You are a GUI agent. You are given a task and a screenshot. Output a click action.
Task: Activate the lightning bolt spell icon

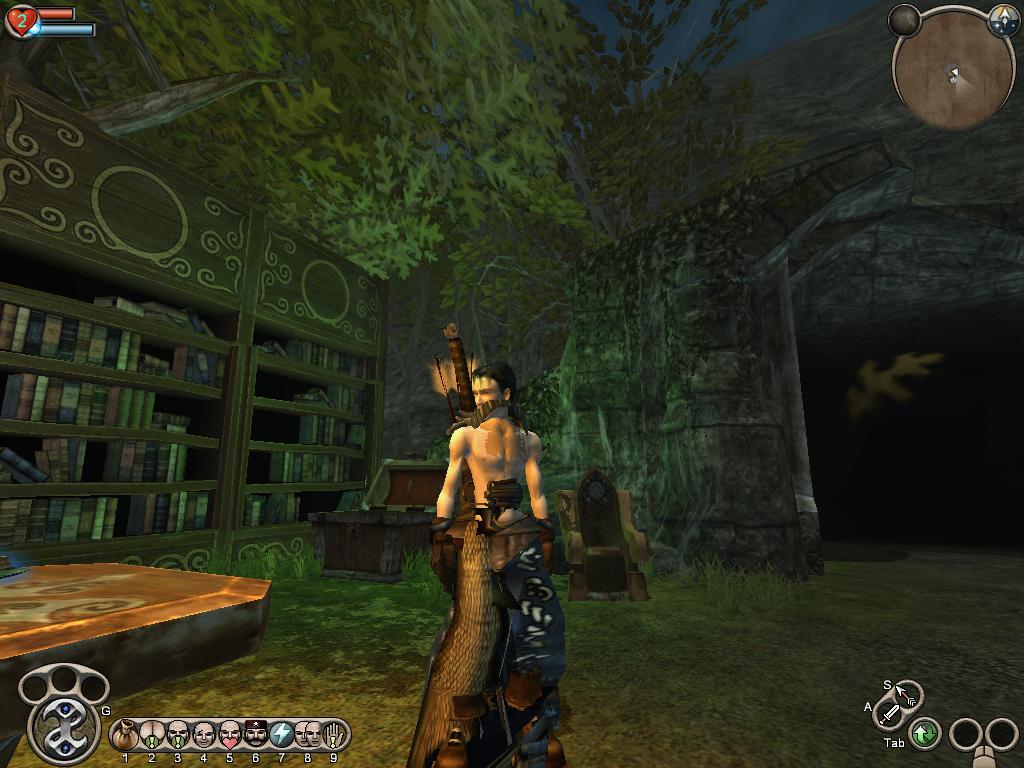coord(282,735)
